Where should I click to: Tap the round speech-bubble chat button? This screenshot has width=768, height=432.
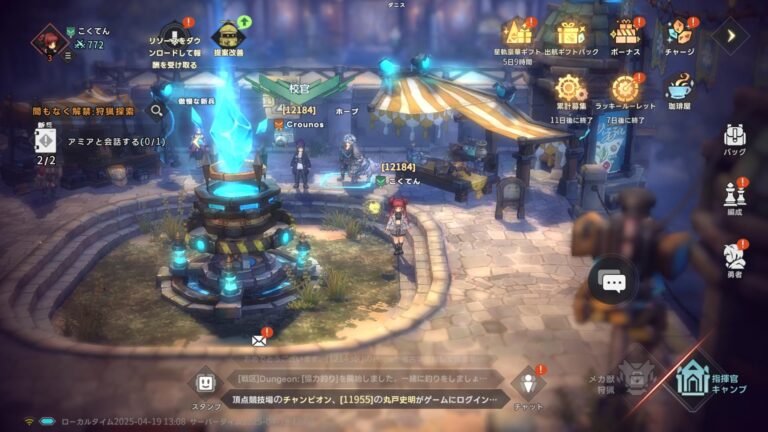pos(613,282)
